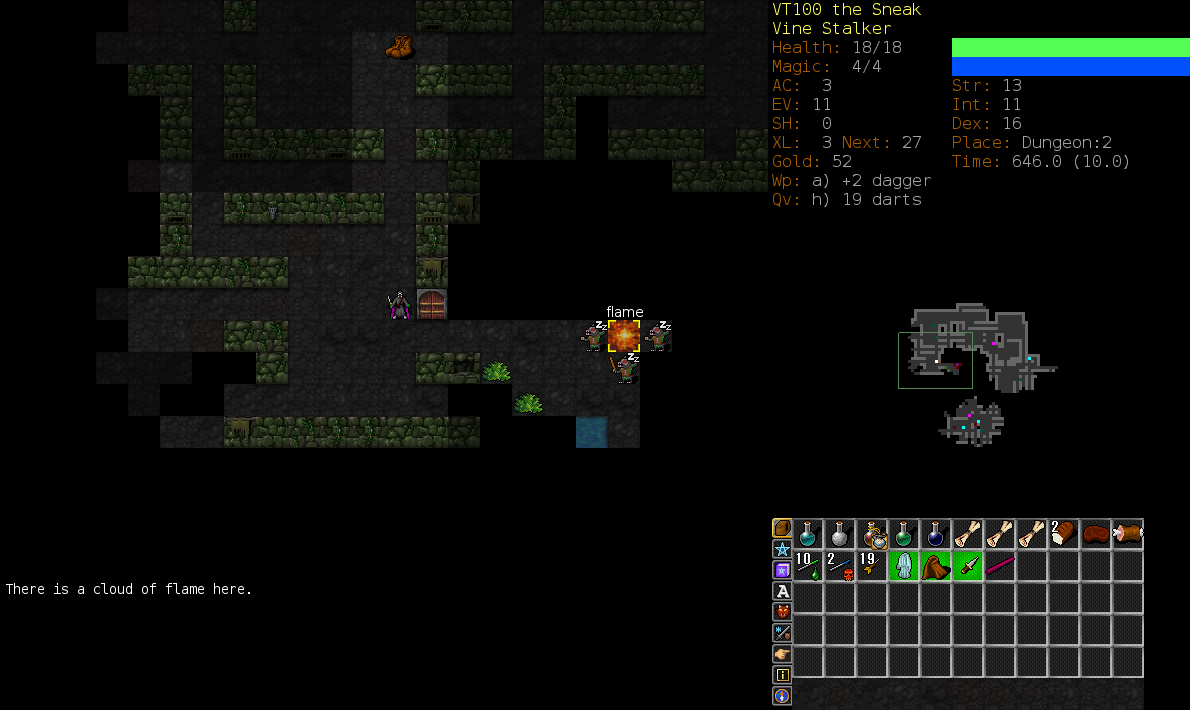Select the equipped brown cloak

coord(936,566)
